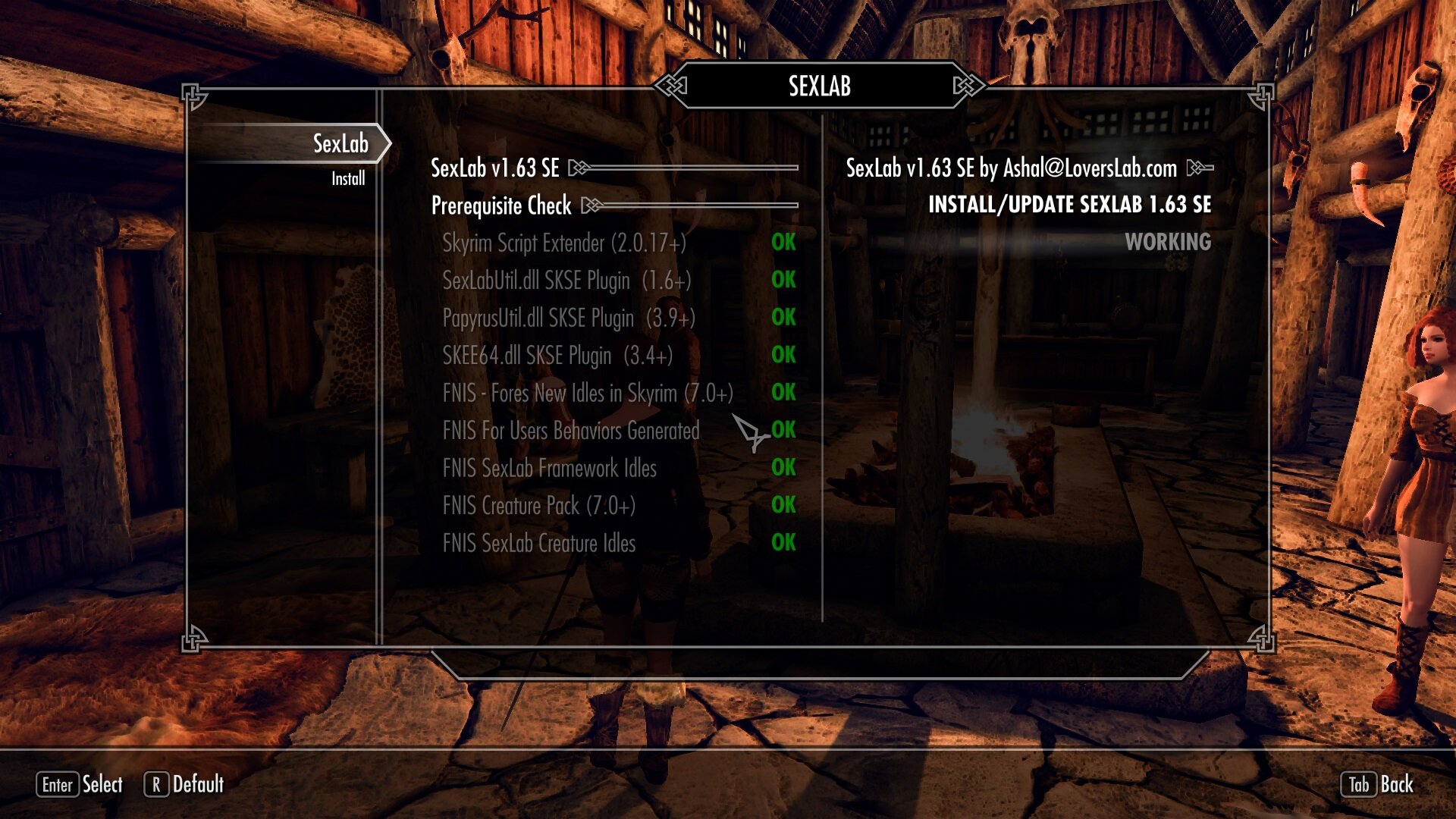This screenshot has height=819, width=1456.
Task: Select the FNIS Creature Pack row
Action: (538, 506)
